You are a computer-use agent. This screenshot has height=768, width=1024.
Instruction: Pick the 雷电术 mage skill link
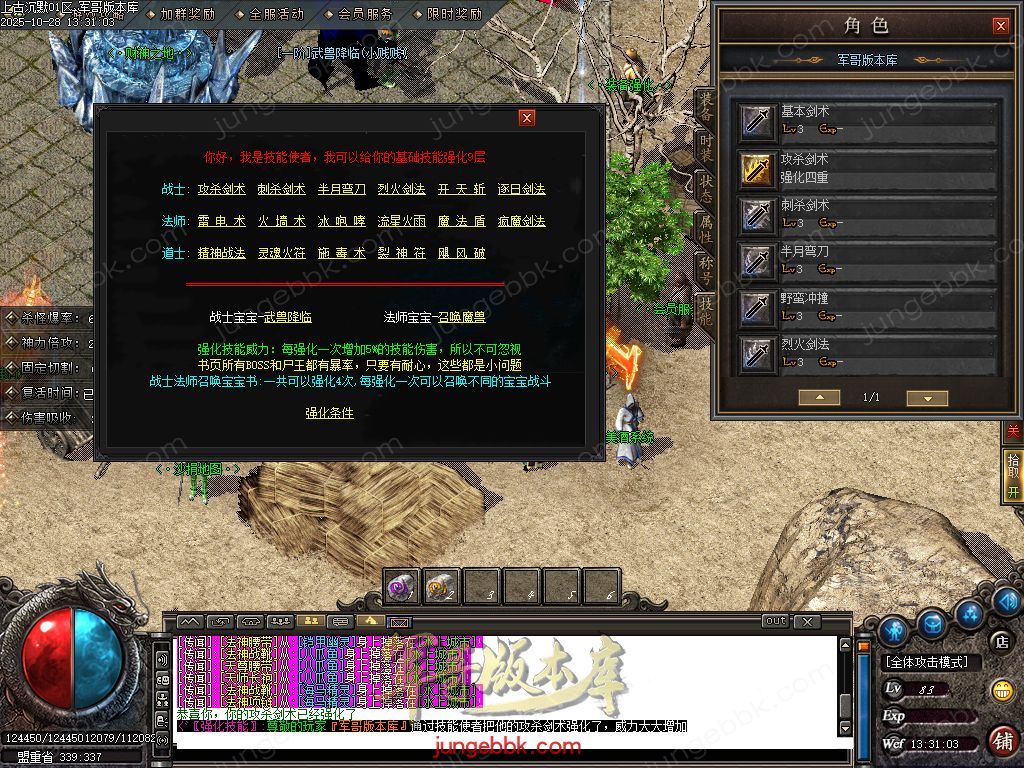point(221,221)
